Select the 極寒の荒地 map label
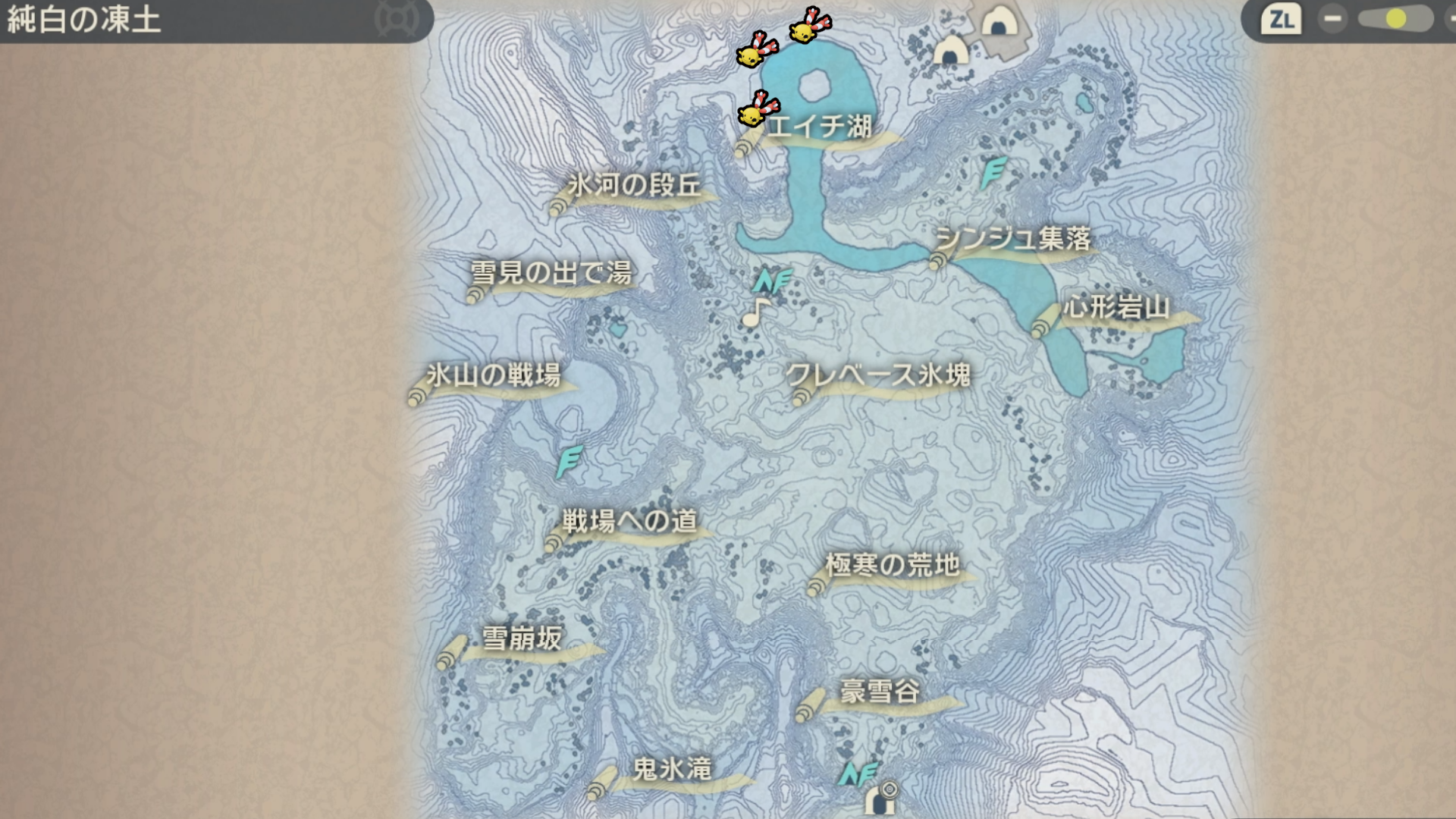 click(892, 566)
